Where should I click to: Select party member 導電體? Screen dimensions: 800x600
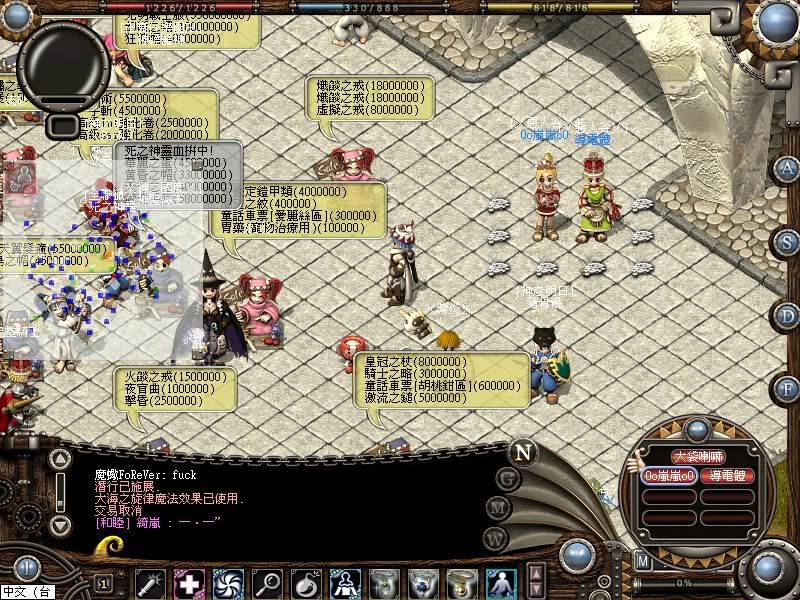tap(727, 476)
